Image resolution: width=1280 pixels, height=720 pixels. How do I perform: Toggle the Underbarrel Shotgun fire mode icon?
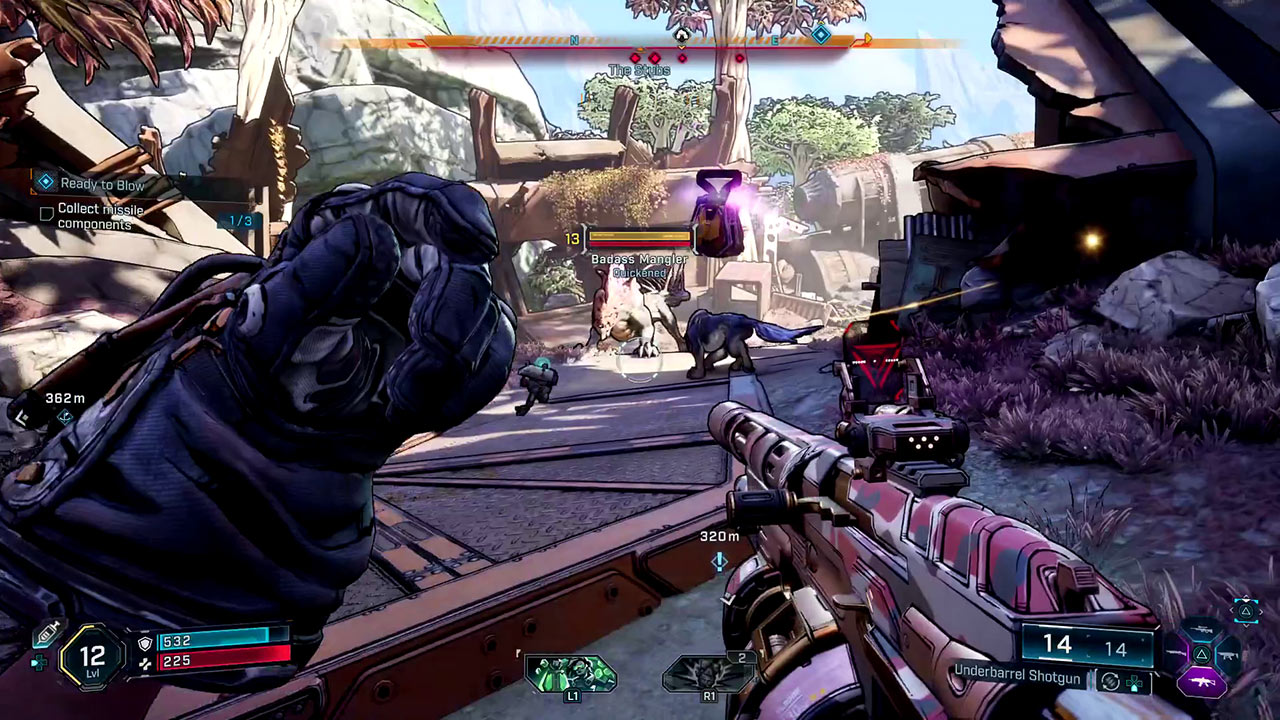point(1109,681)
